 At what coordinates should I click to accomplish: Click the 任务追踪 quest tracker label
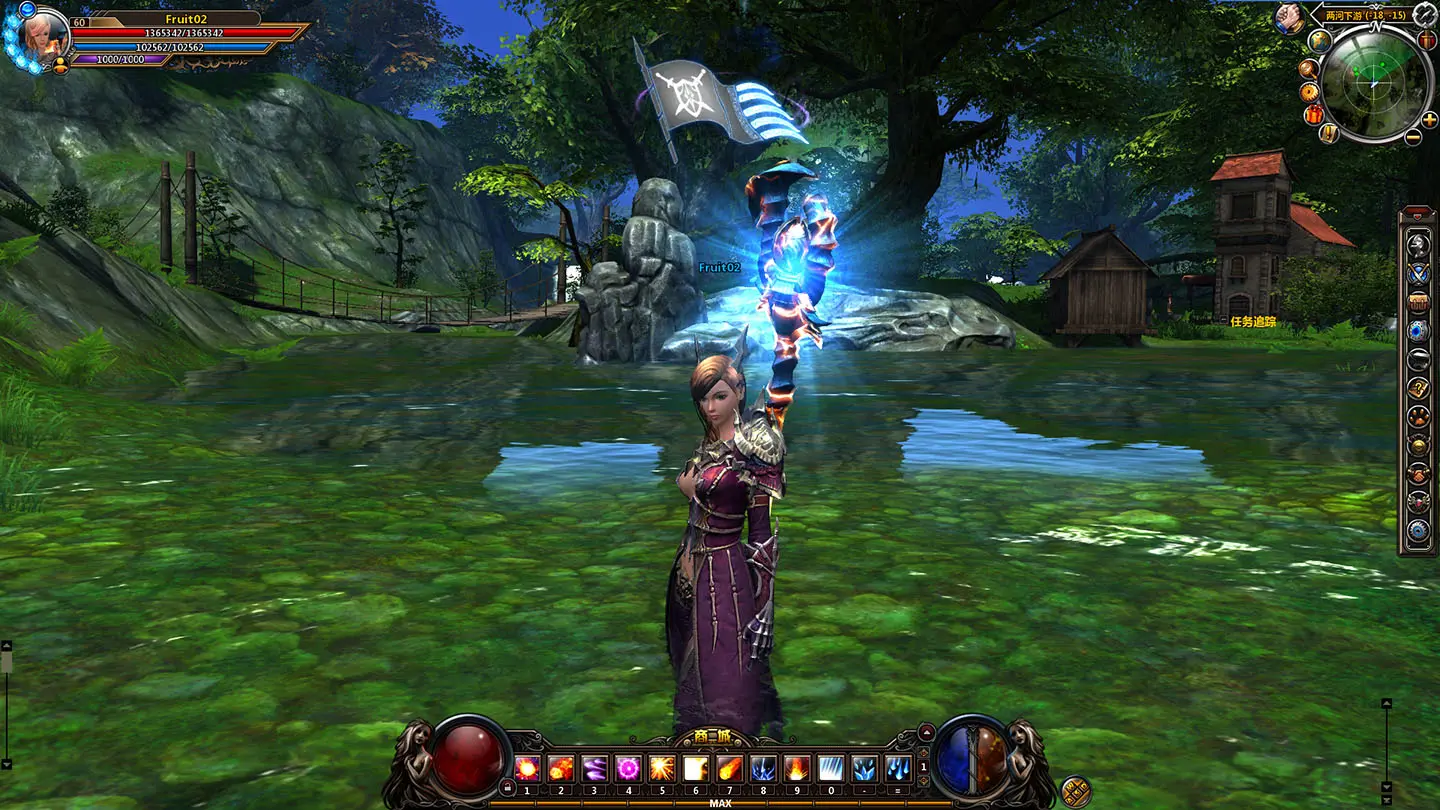(x=1253, y=322)
